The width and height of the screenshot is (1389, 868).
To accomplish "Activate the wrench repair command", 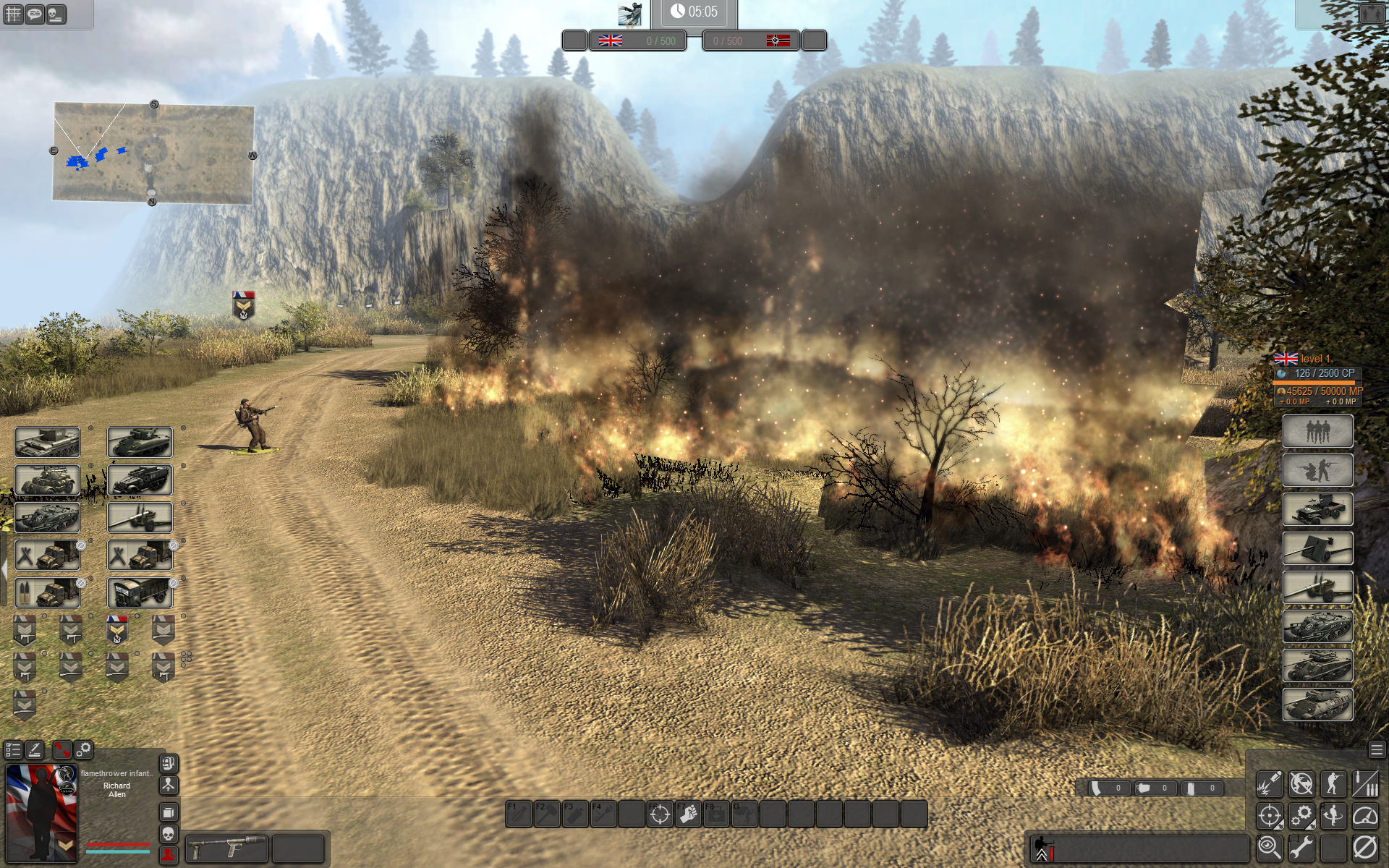I will pyautogui.click(x=1301, y=847).
